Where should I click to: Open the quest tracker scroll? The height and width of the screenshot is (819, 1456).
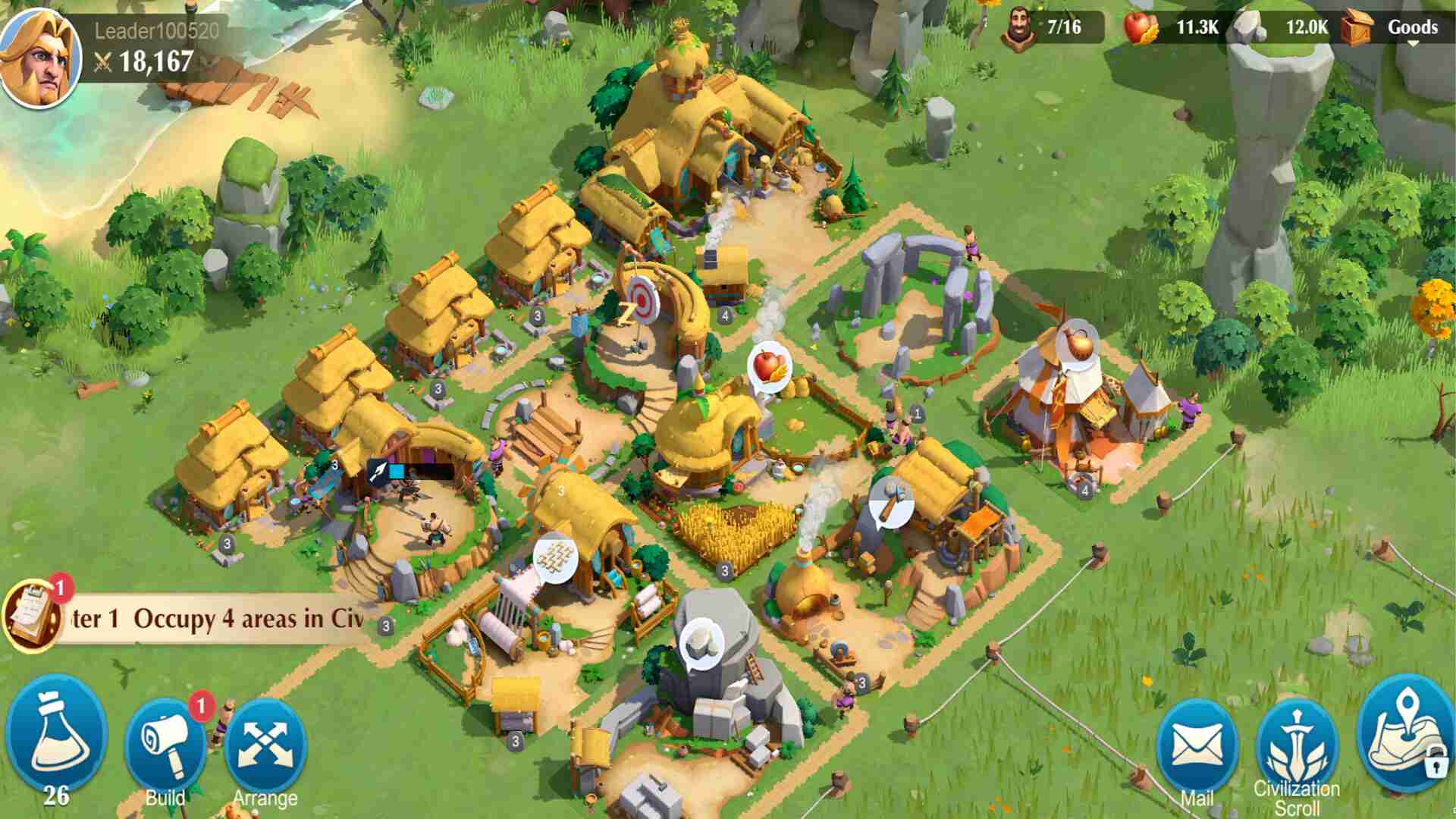point(32,616)
